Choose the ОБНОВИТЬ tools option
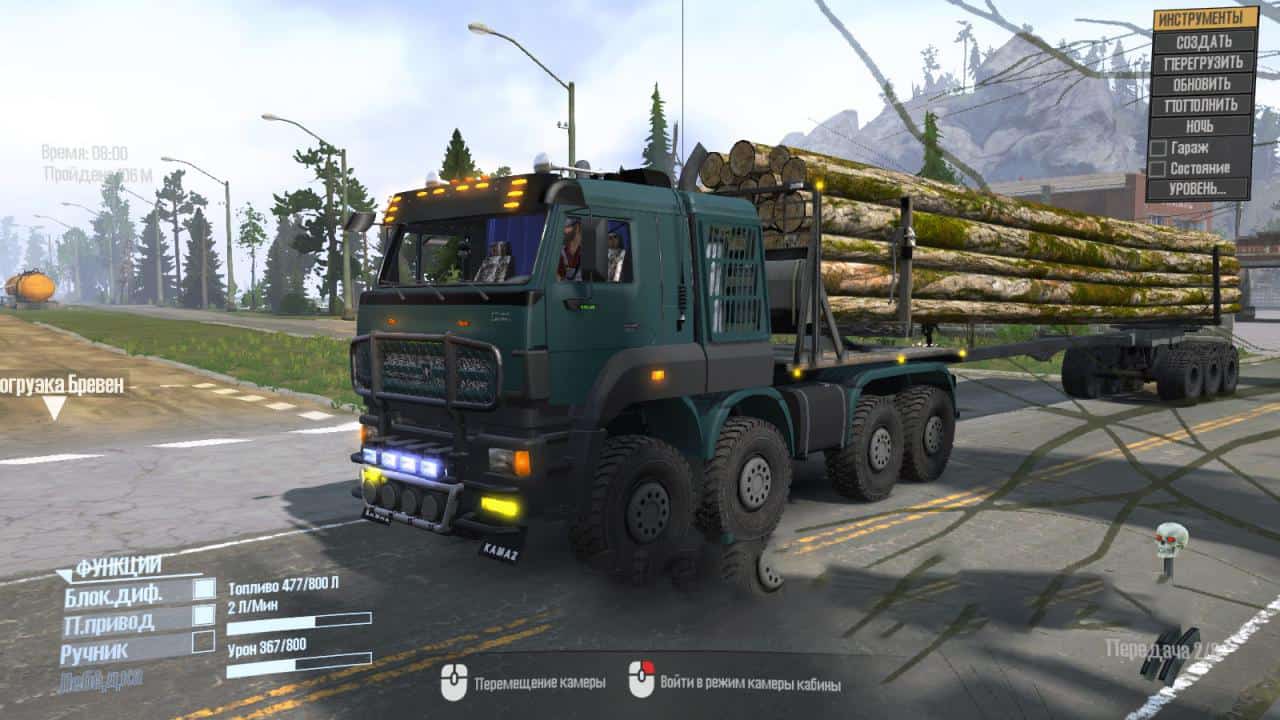The width and height of the screenshot is (1280, 720). 1203,84
